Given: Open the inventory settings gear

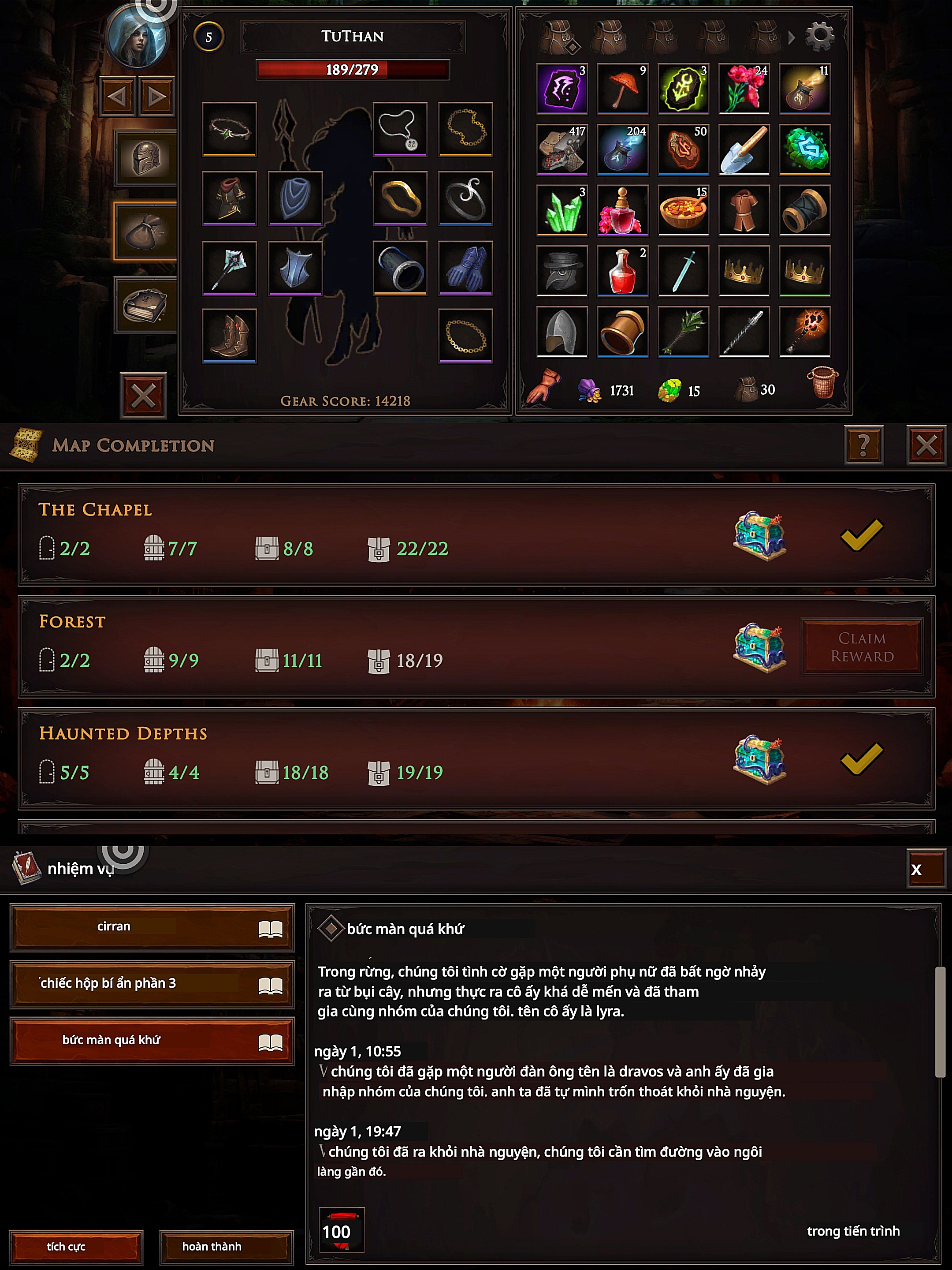Looking at the screenshot, I should [x=819, y=36].
